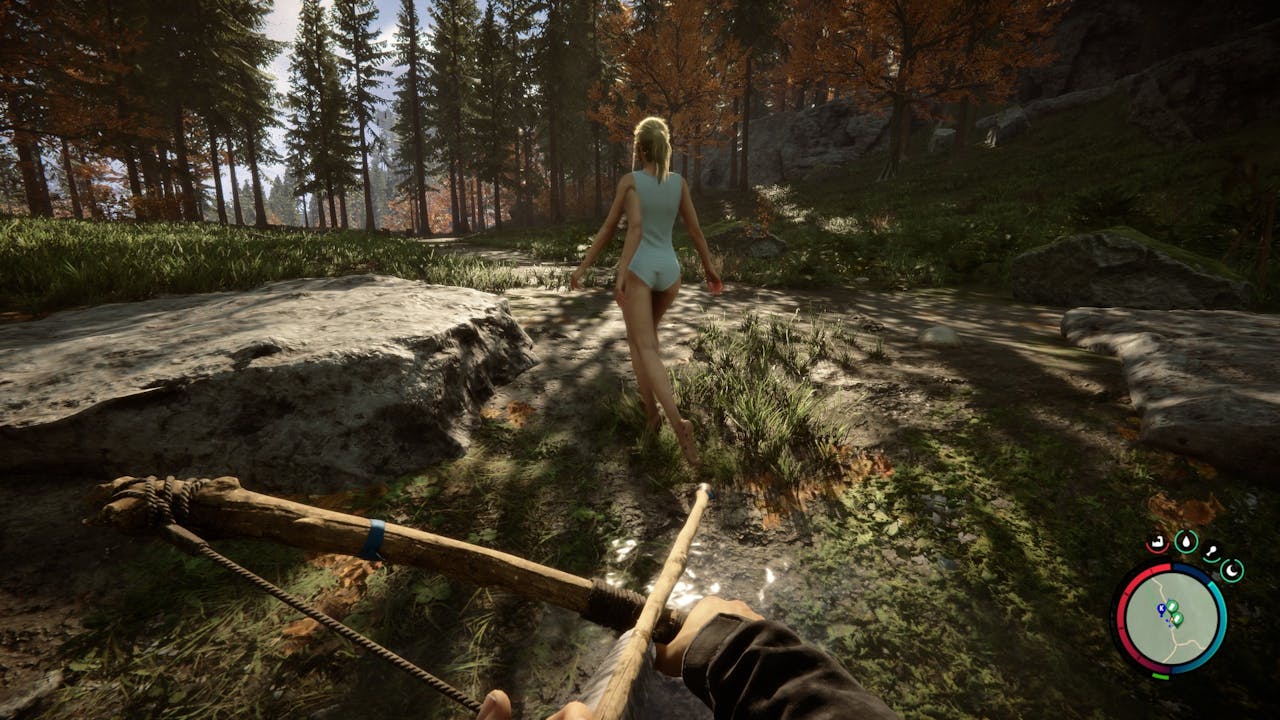Image resolution: width=1280 pixels, height=720 pixels.
Task: Select the blue K marker on the minimap
Action: point(1160,608)
